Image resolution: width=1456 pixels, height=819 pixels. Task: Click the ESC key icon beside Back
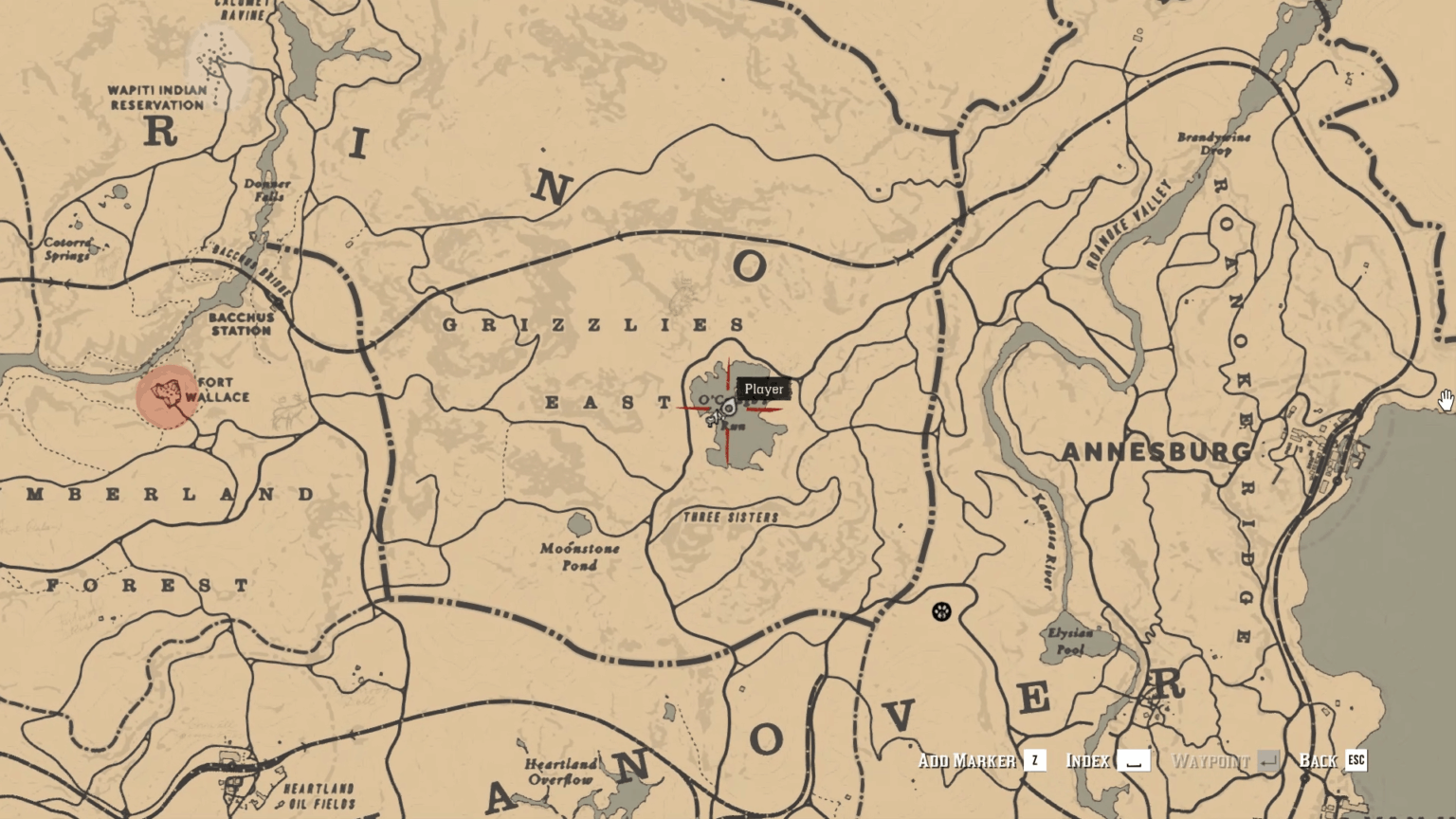[x=1356, y=760]
